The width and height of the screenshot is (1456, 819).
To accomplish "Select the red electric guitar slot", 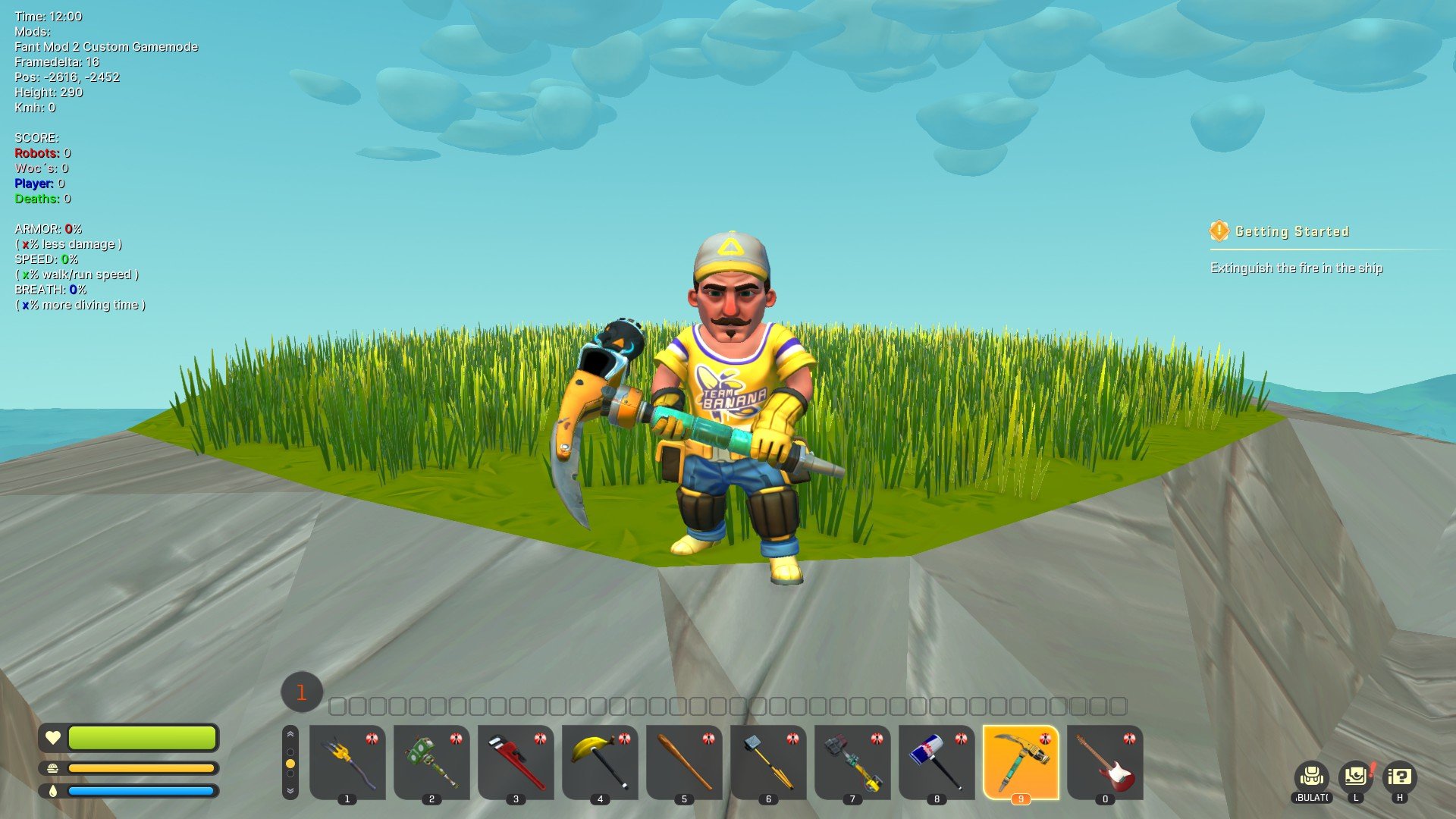I will (1105, 761).
